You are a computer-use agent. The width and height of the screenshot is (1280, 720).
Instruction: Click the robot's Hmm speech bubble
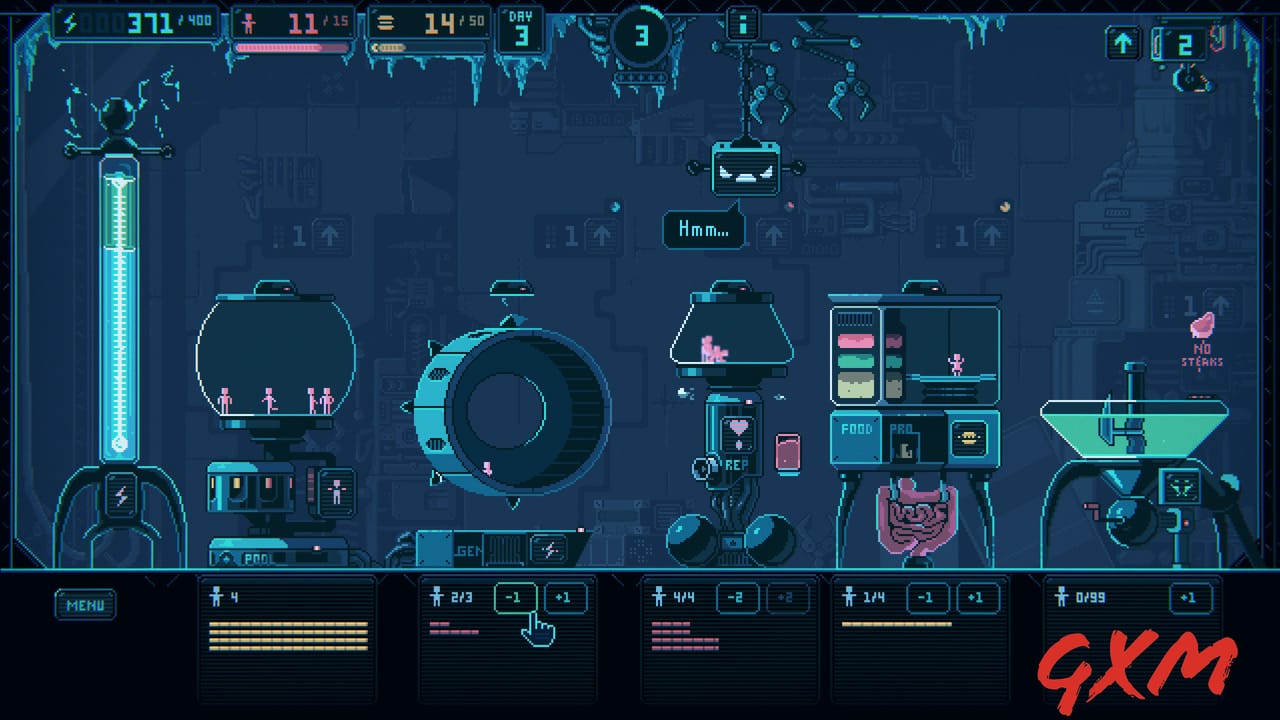(x=703, y=229)
